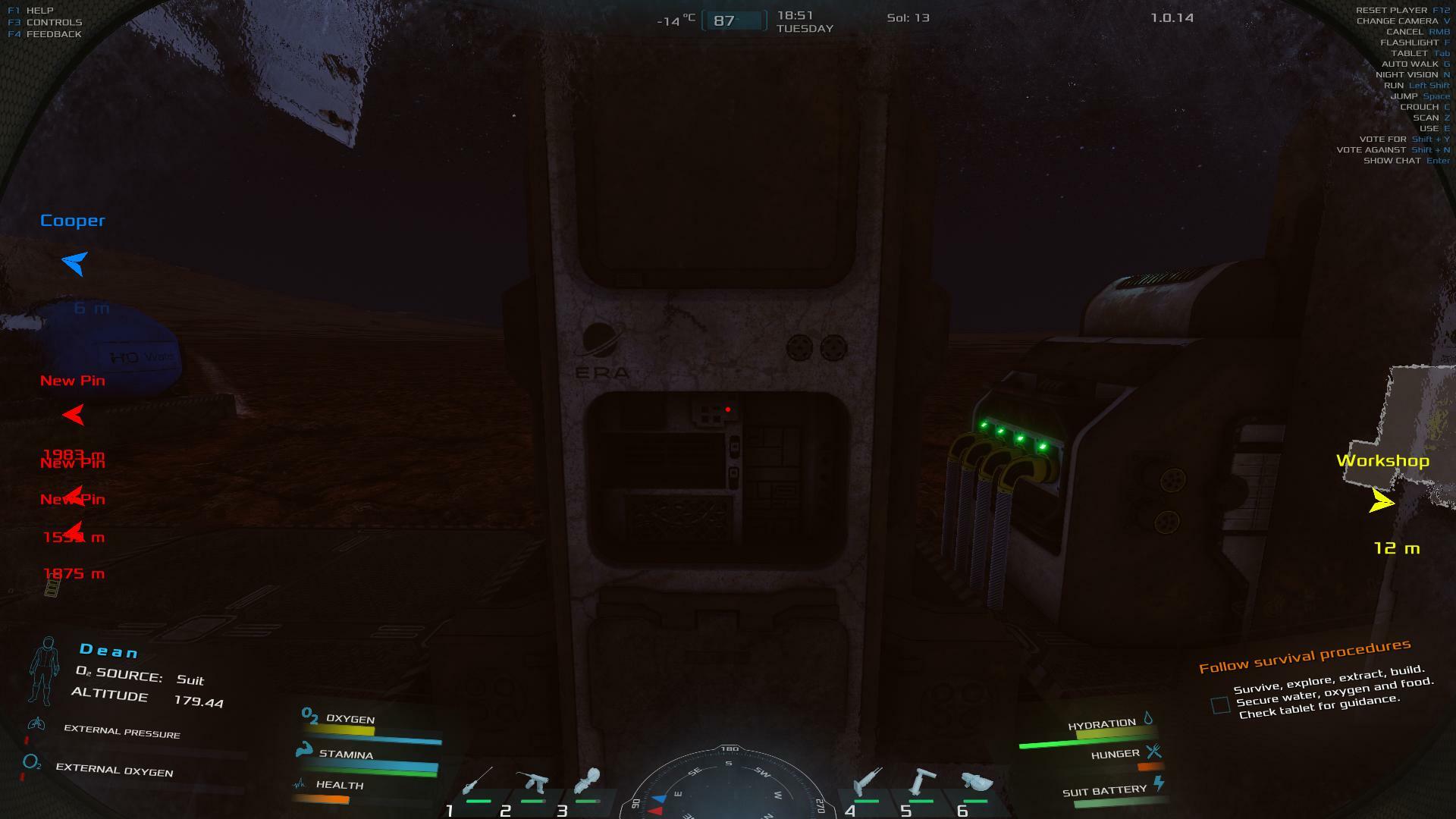
Task: Choose the grinder tool in hotbar slot 6
Action: [x=977, y=782]
